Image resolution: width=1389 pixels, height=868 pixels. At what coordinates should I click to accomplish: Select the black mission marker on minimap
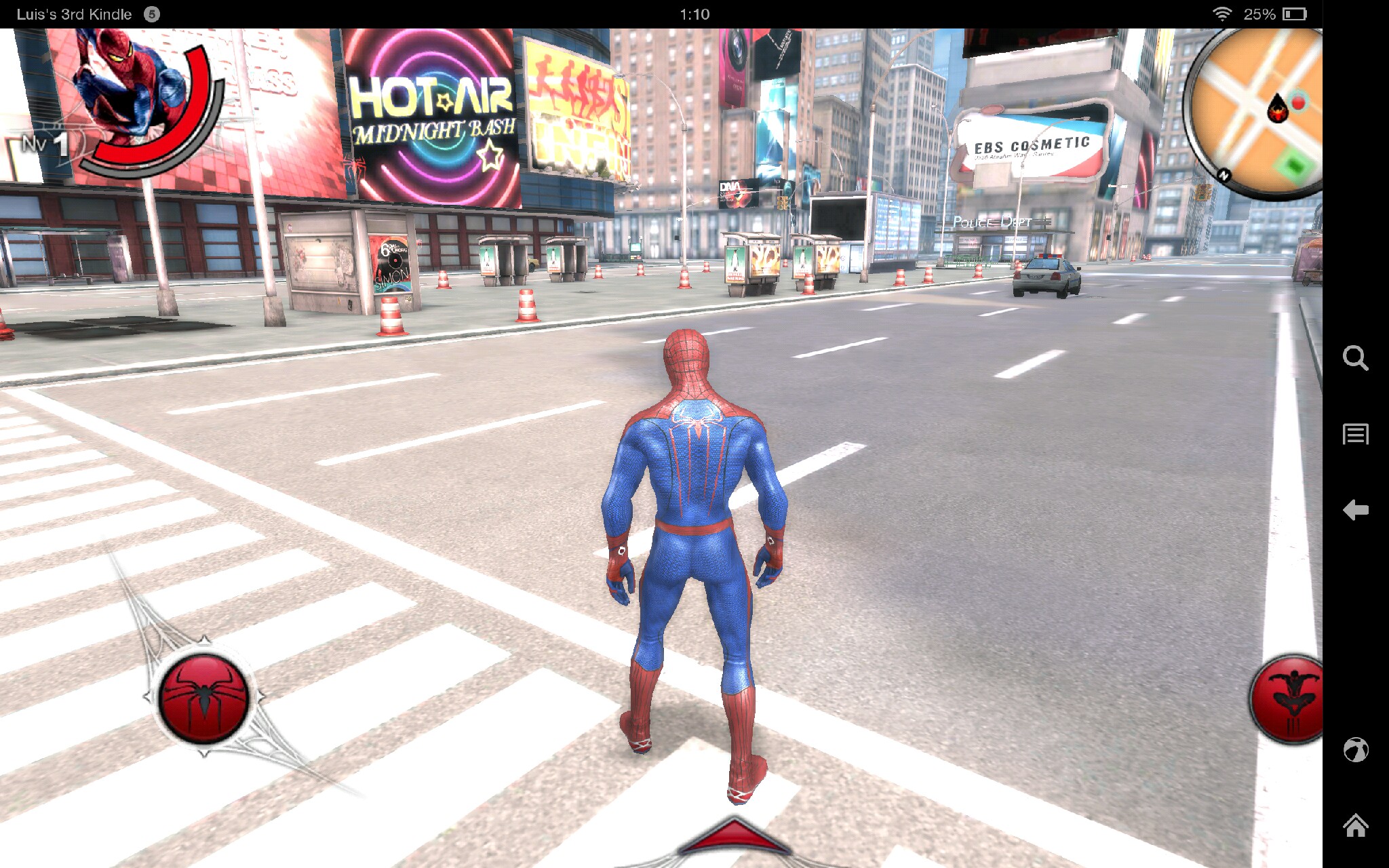(x=1278, y=108)
